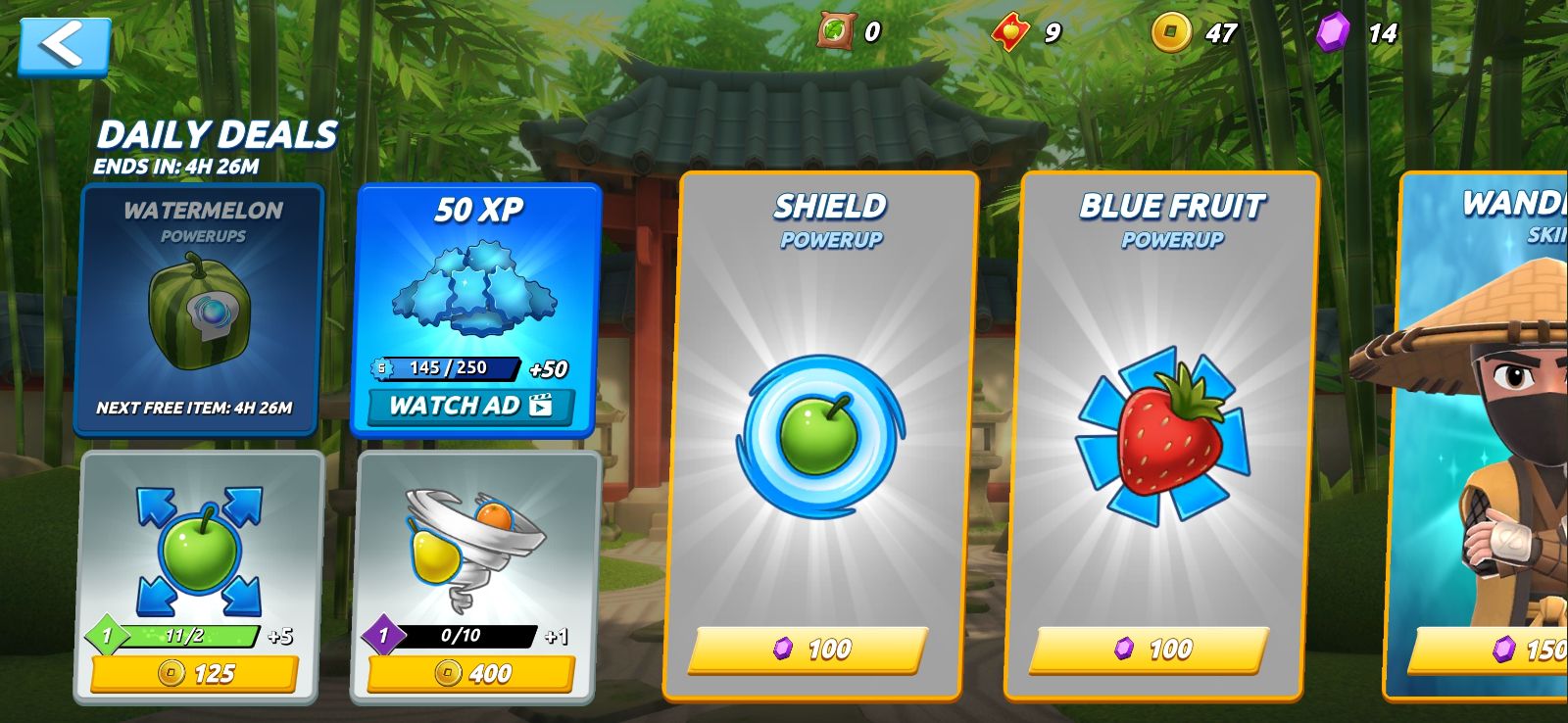Image resolution: width=1568 pixels, height=723 pixels.
Task: Watch ad for 50 XP
Action: click(x=471, y=406)
